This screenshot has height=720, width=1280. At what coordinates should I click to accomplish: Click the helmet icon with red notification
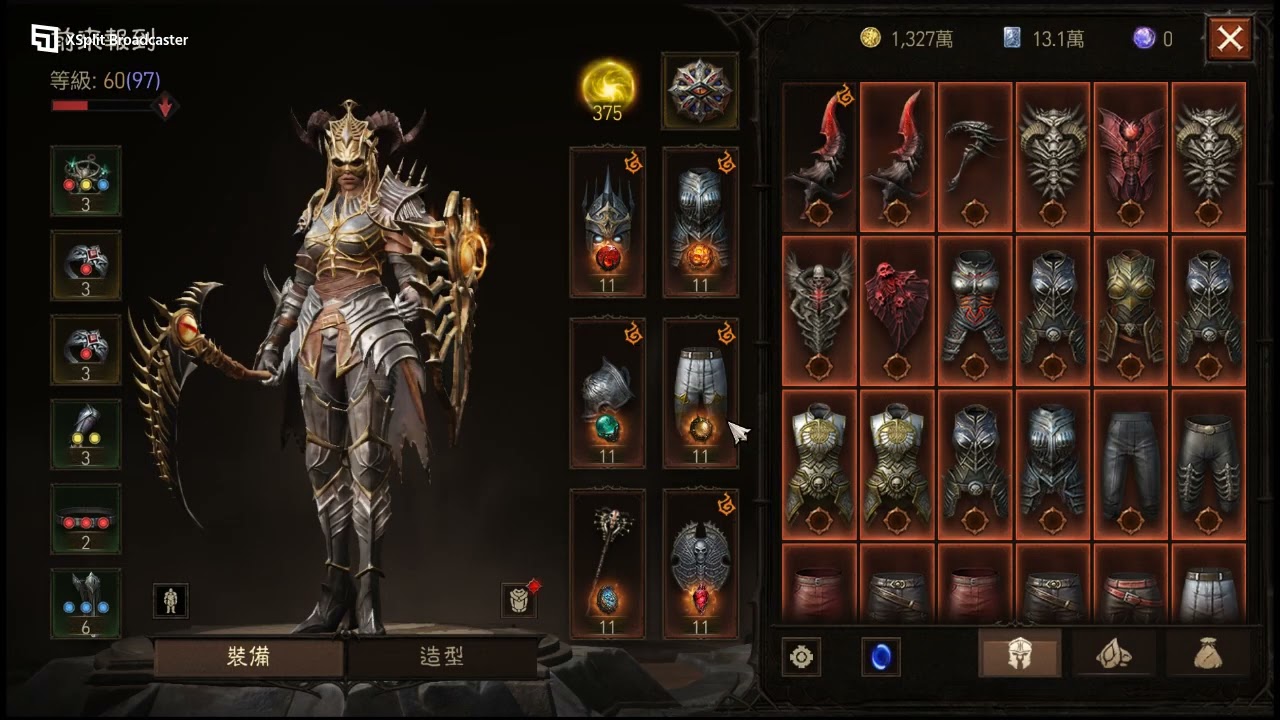point(519,600)
